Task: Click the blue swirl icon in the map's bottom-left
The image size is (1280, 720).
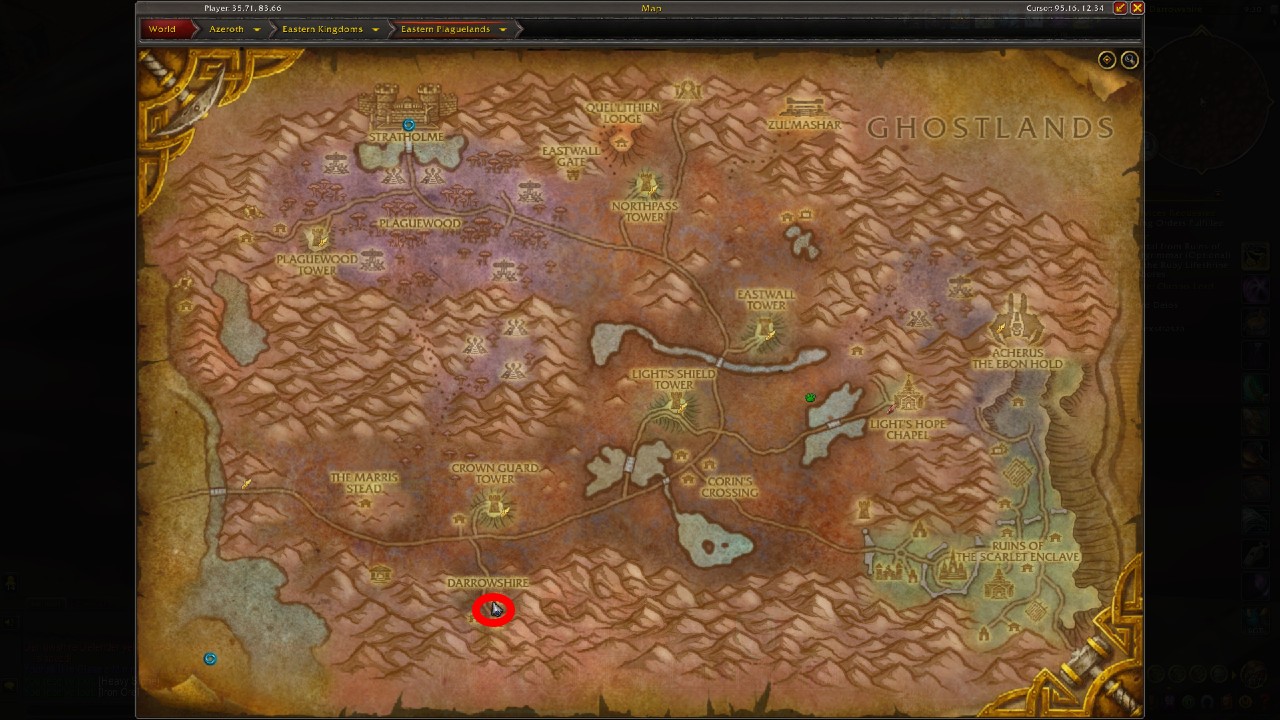Action: tap(210, 658)
